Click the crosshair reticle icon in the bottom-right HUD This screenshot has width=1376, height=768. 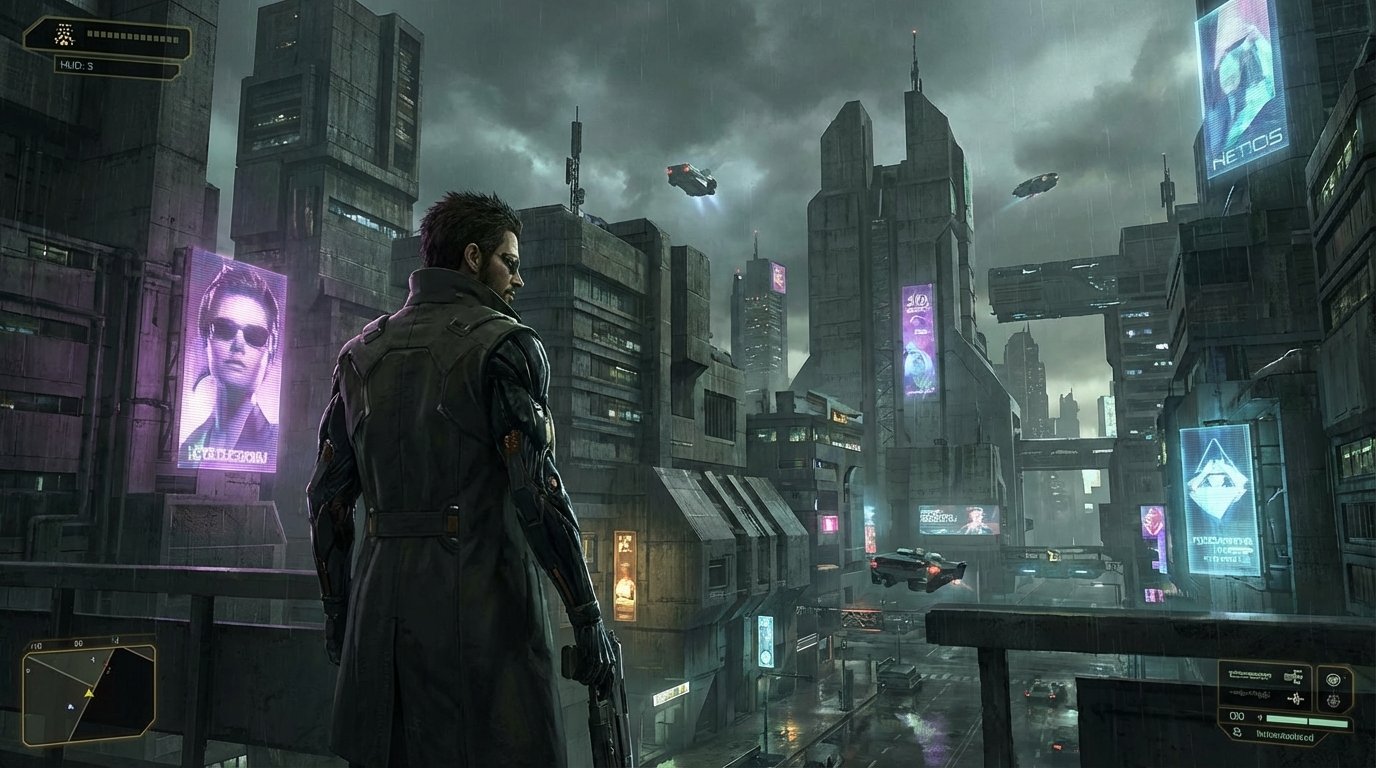pyautogui.click(x=1333, y=678)
